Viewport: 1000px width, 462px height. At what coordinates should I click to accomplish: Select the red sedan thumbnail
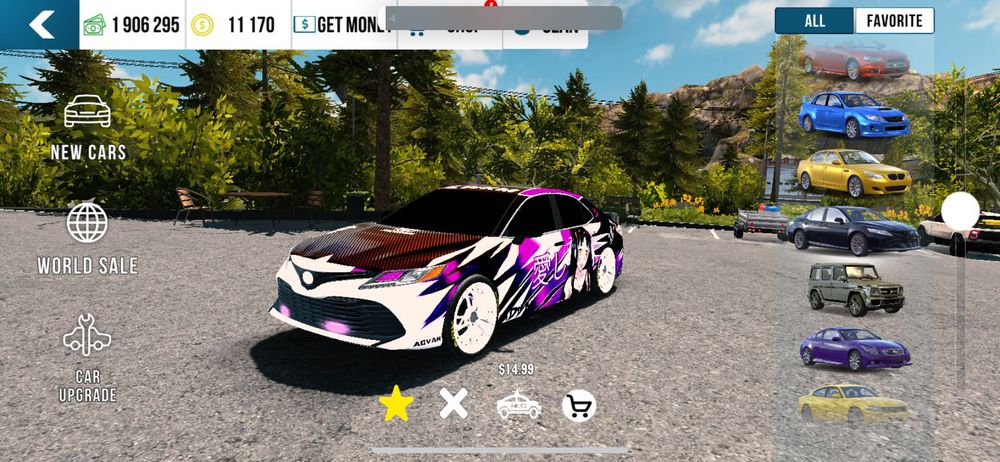855,62
